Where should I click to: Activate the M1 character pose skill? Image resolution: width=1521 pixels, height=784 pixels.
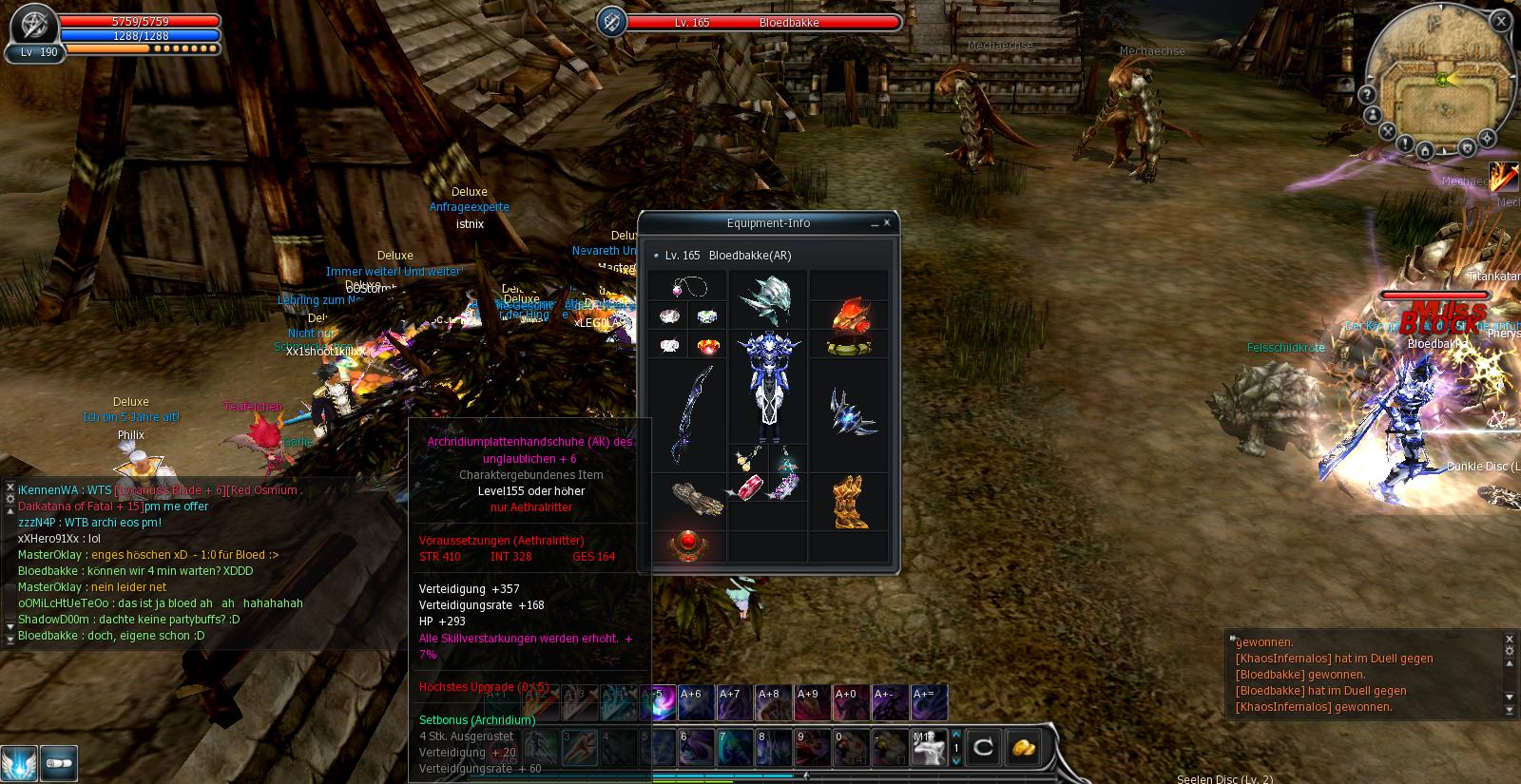[x=929, y=748]
